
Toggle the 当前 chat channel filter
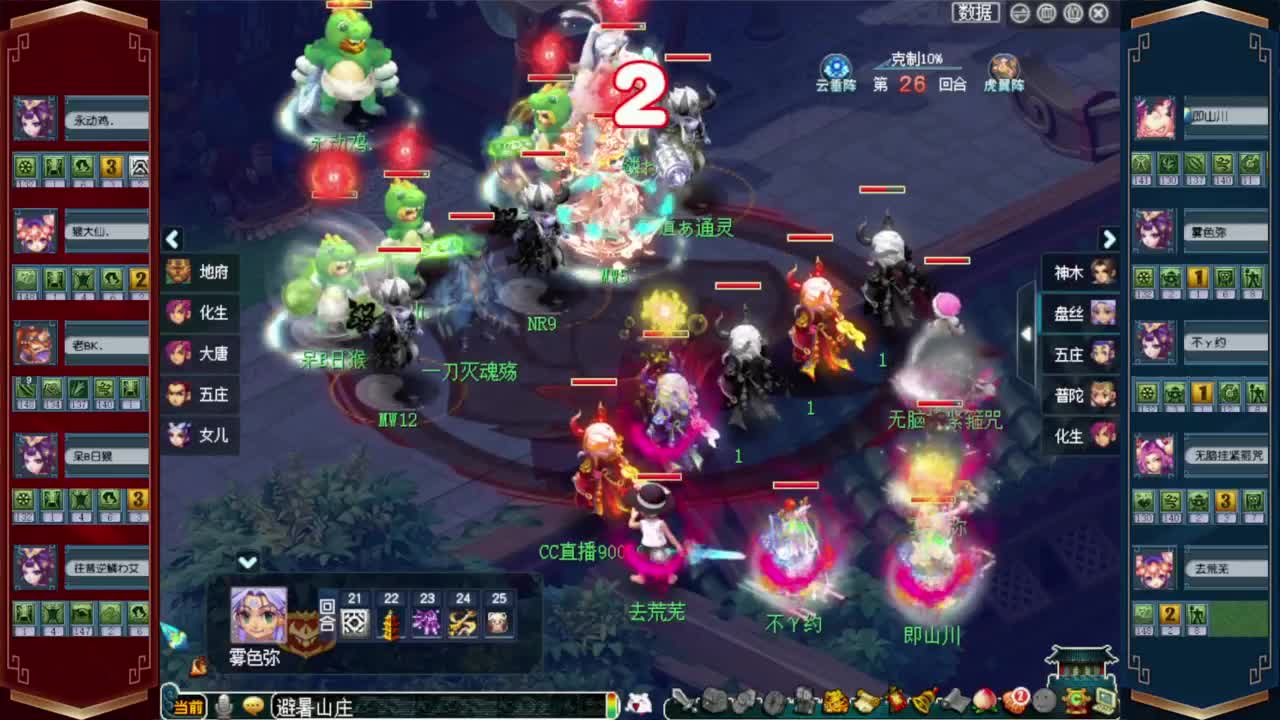click(186, 705)
